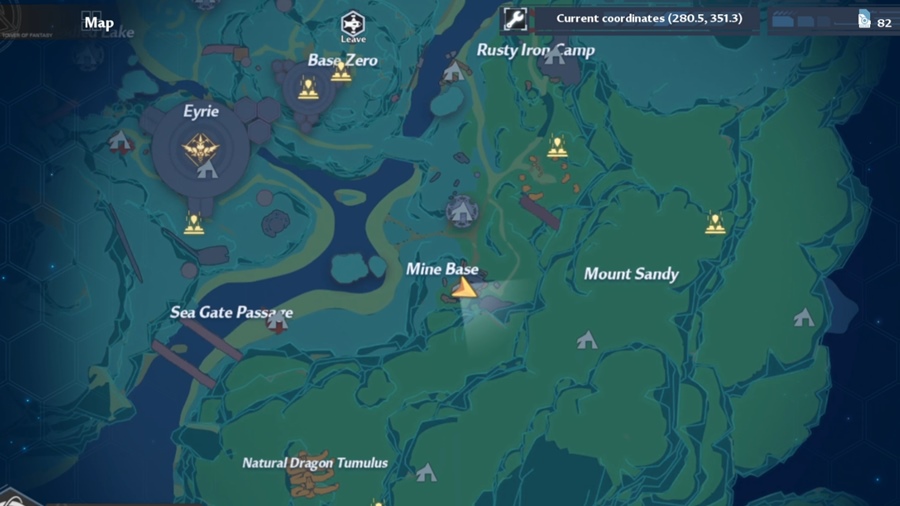Select the camp marker left of Eyrie
Viewport: 900px width, 506px height.
pyautogui.click(x=120, y=140)
